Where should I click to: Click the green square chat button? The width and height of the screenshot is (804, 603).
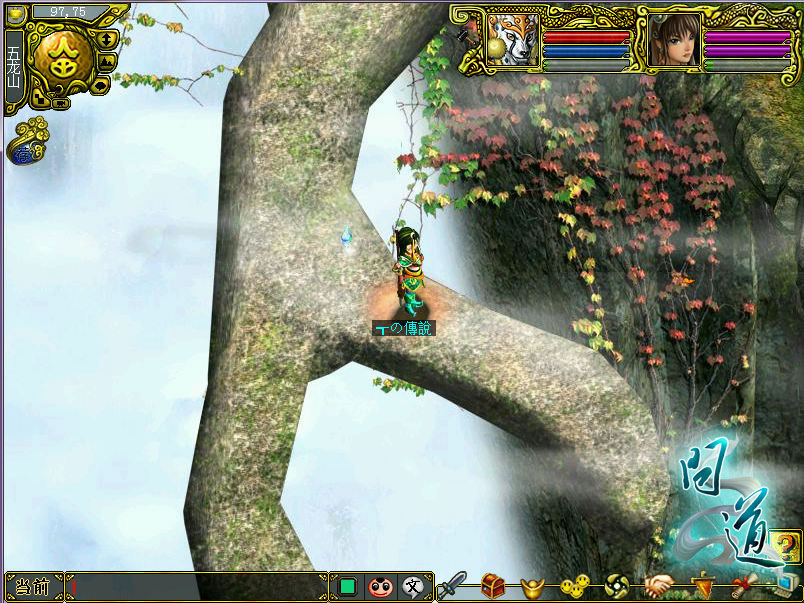tap(348, 587)
